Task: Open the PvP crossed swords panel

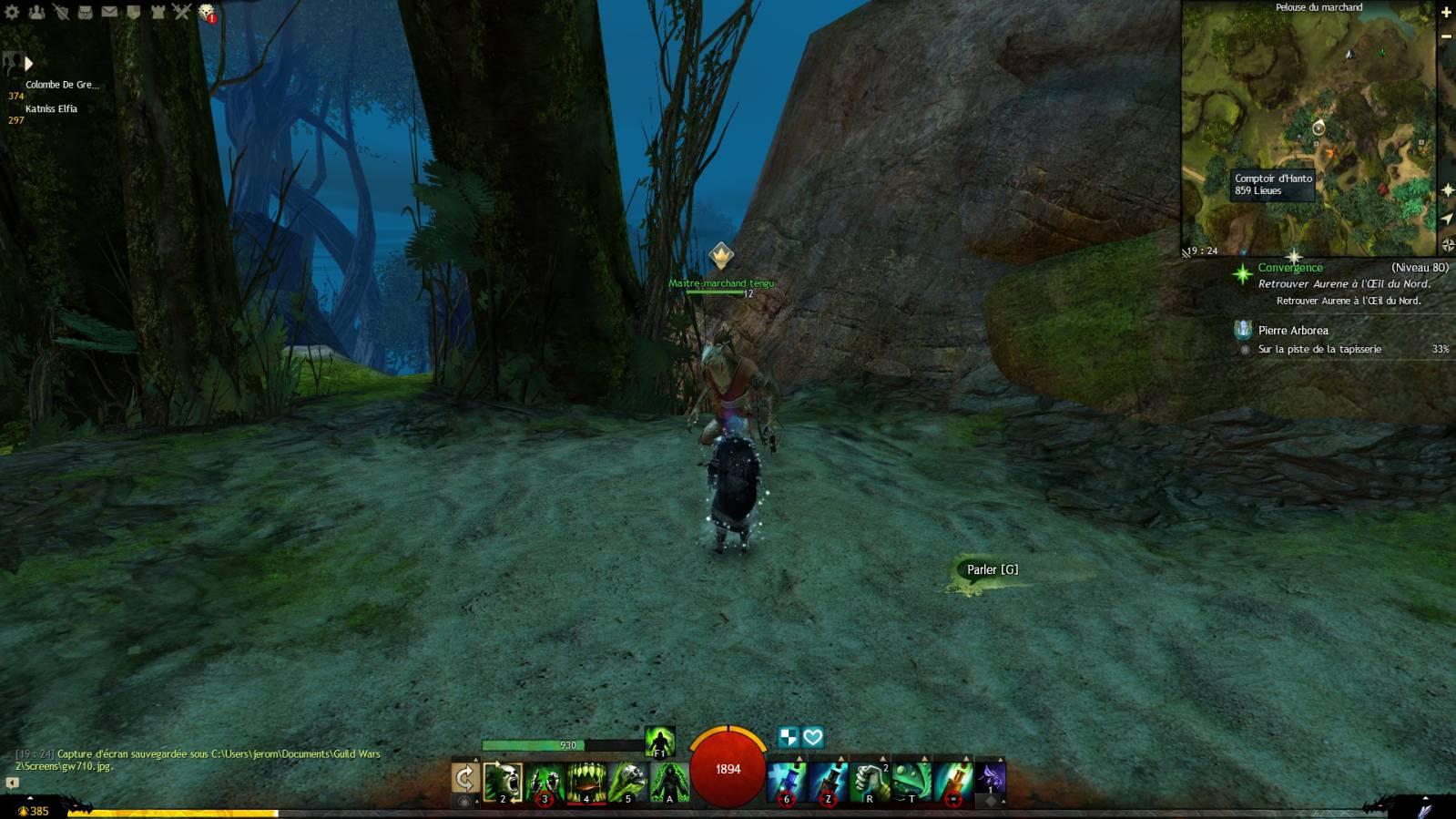Action: 181,12
